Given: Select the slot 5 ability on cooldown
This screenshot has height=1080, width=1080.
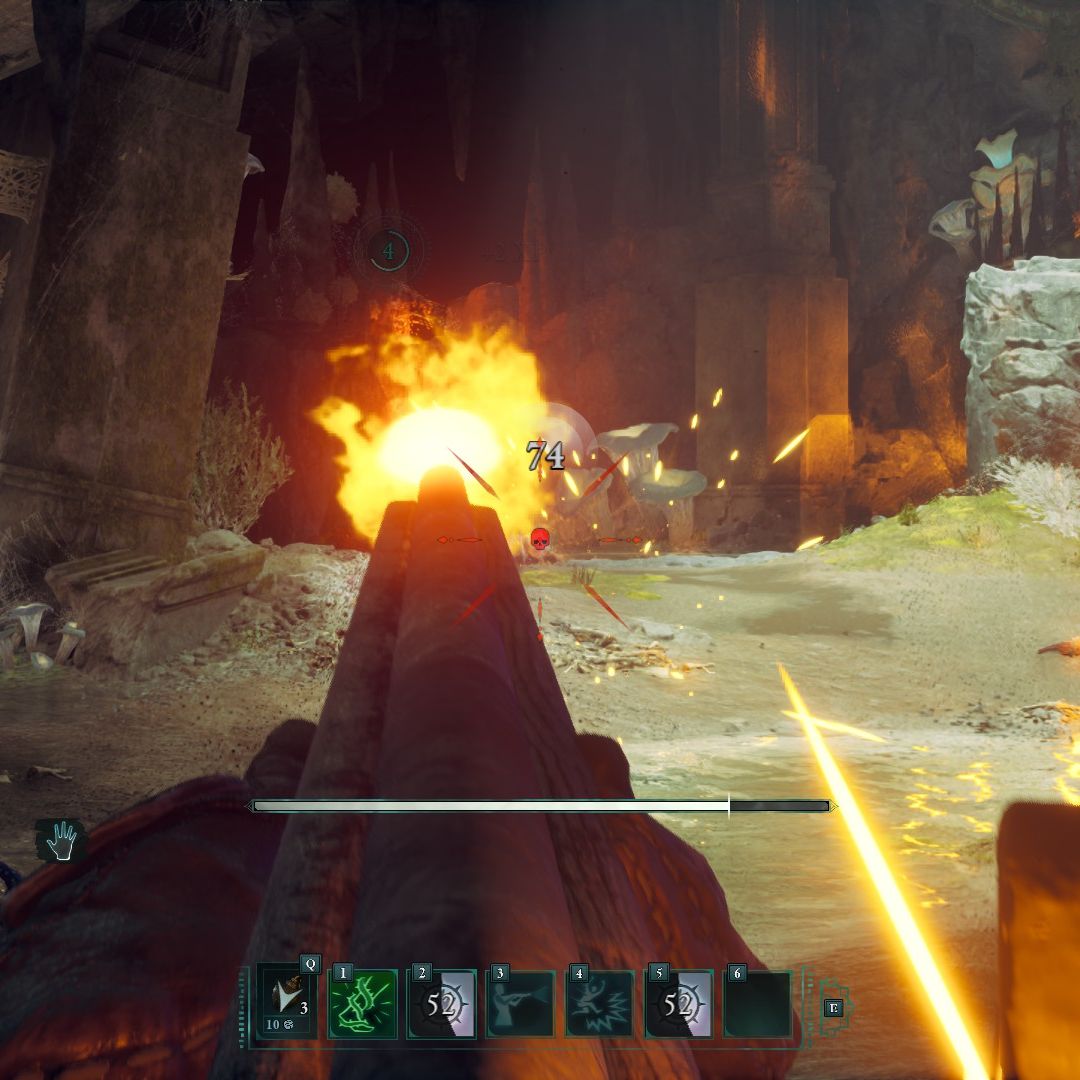Looking at the screenshot, I should tap(679, 1004).
